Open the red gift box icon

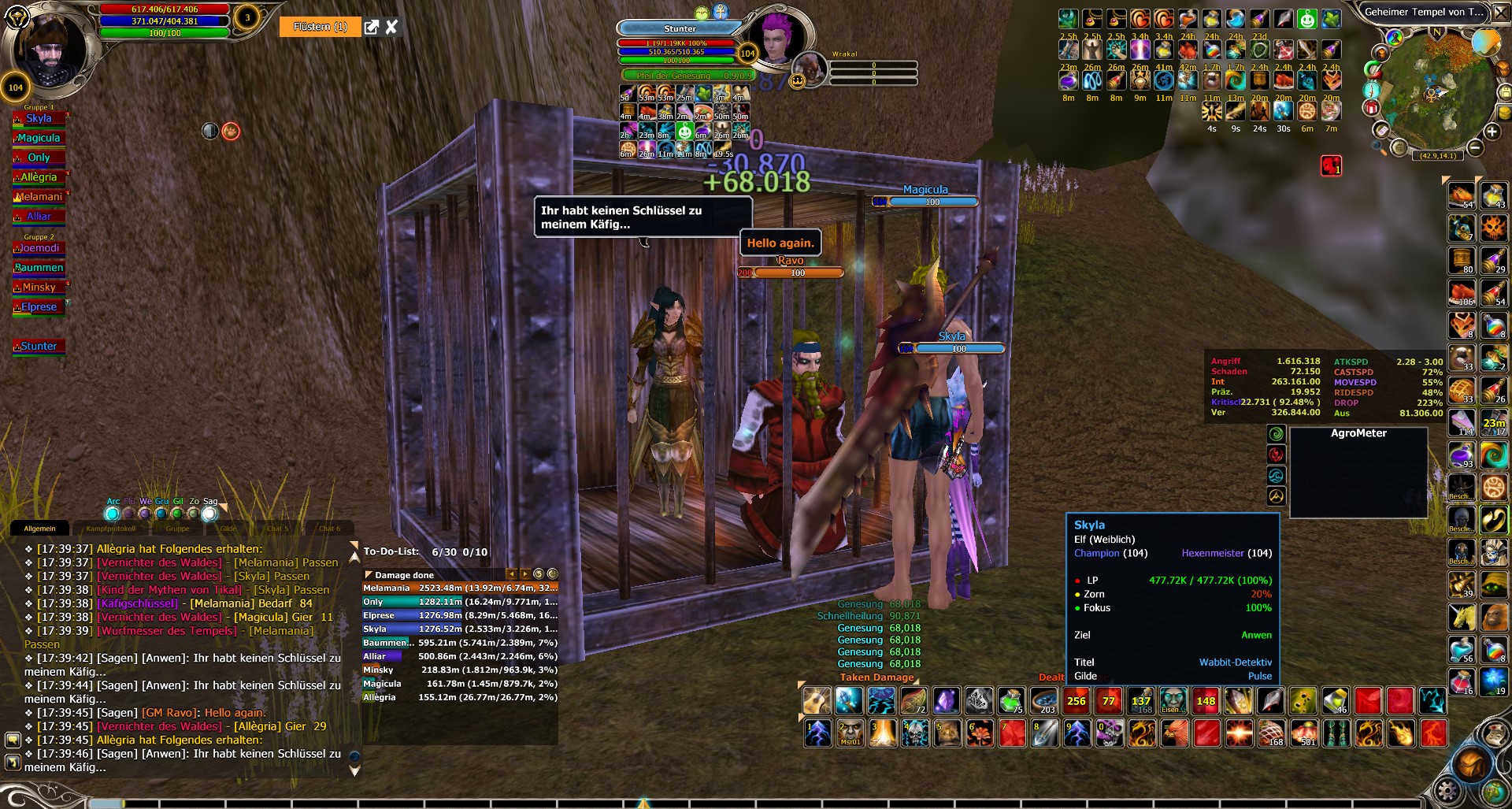[x=1371, y=108]
